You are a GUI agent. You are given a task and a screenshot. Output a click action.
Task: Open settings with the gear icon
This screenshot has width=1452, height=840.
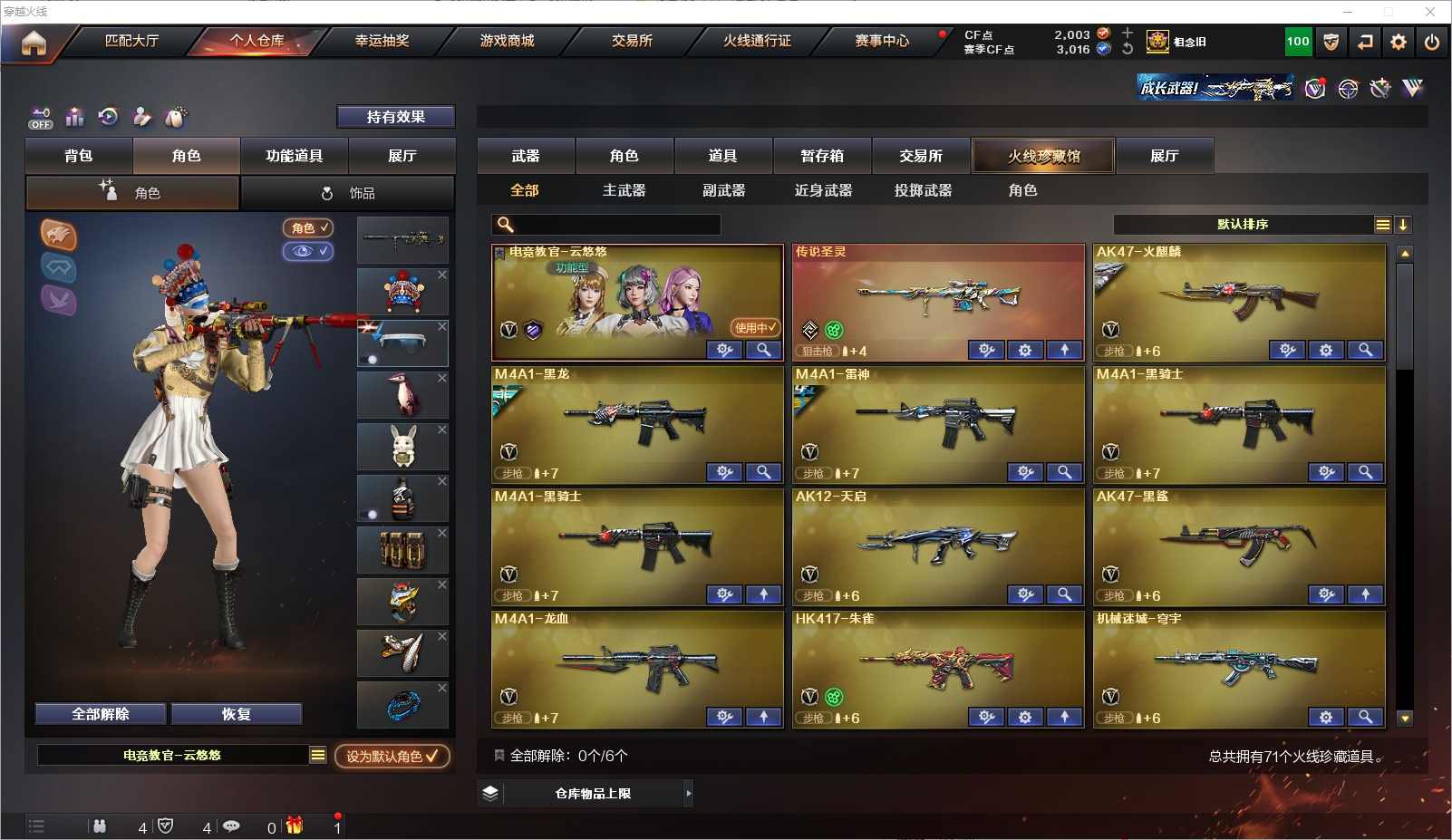[x=1399, y=42]
